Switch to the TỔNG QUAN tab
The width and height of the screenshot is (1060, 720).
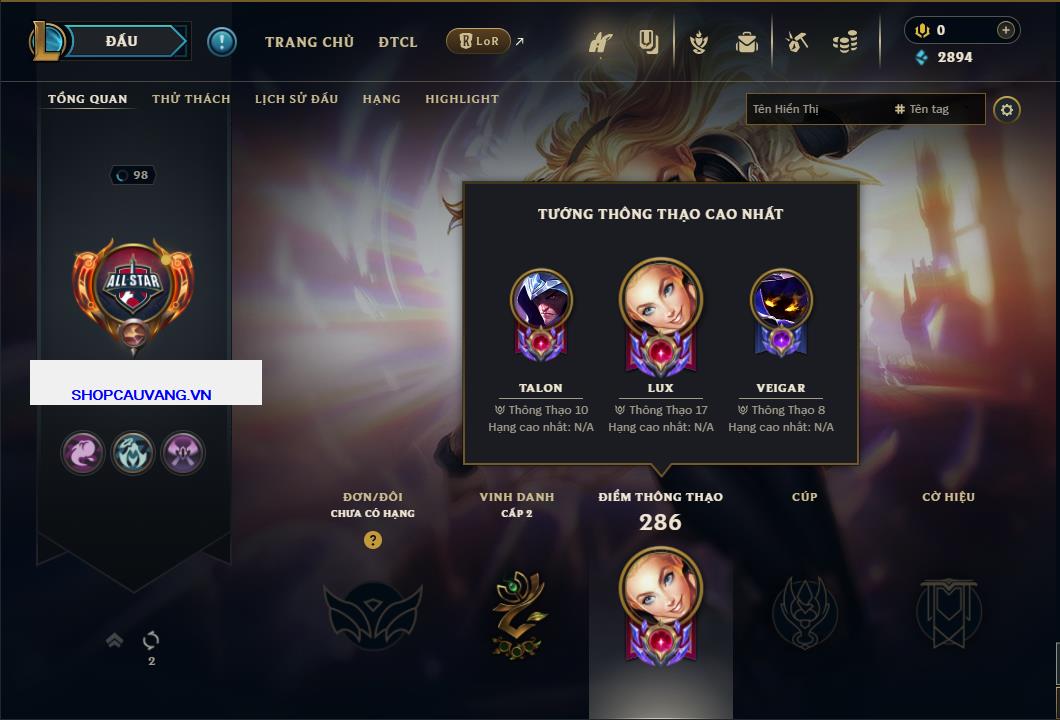tap(88, 99)
